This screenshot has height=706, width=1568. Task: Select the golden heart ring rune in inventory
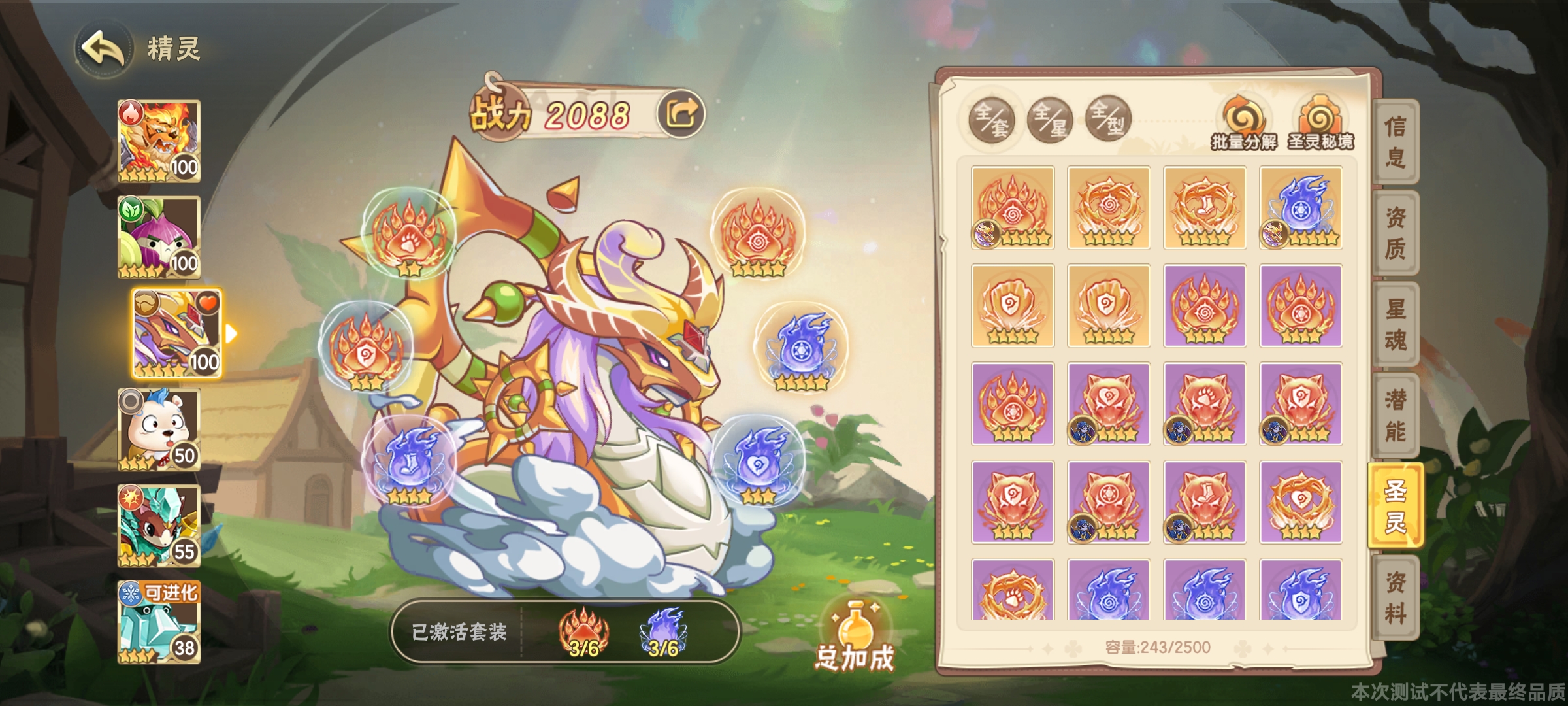(x=1301, y=502)
